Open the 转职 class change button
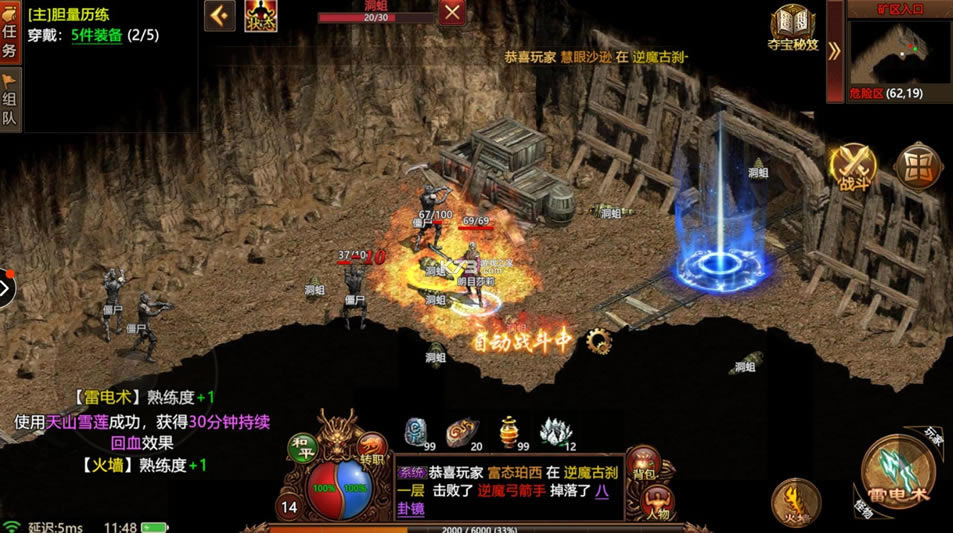Screen dimensions: 953x533 [x=372, y=447]
